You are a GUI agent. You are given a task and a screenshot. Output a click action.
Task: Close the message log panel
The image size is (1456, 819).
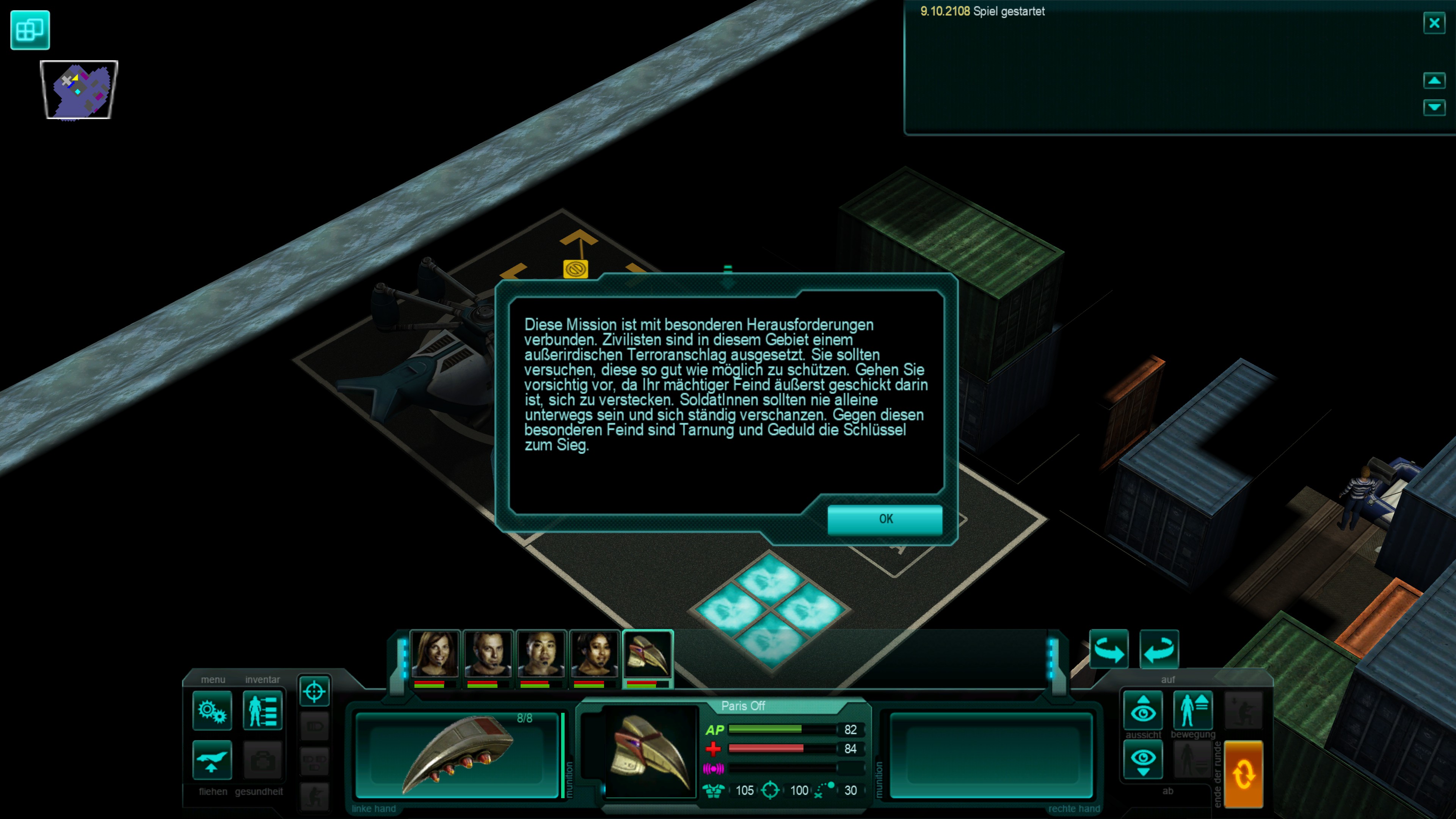1434,23
